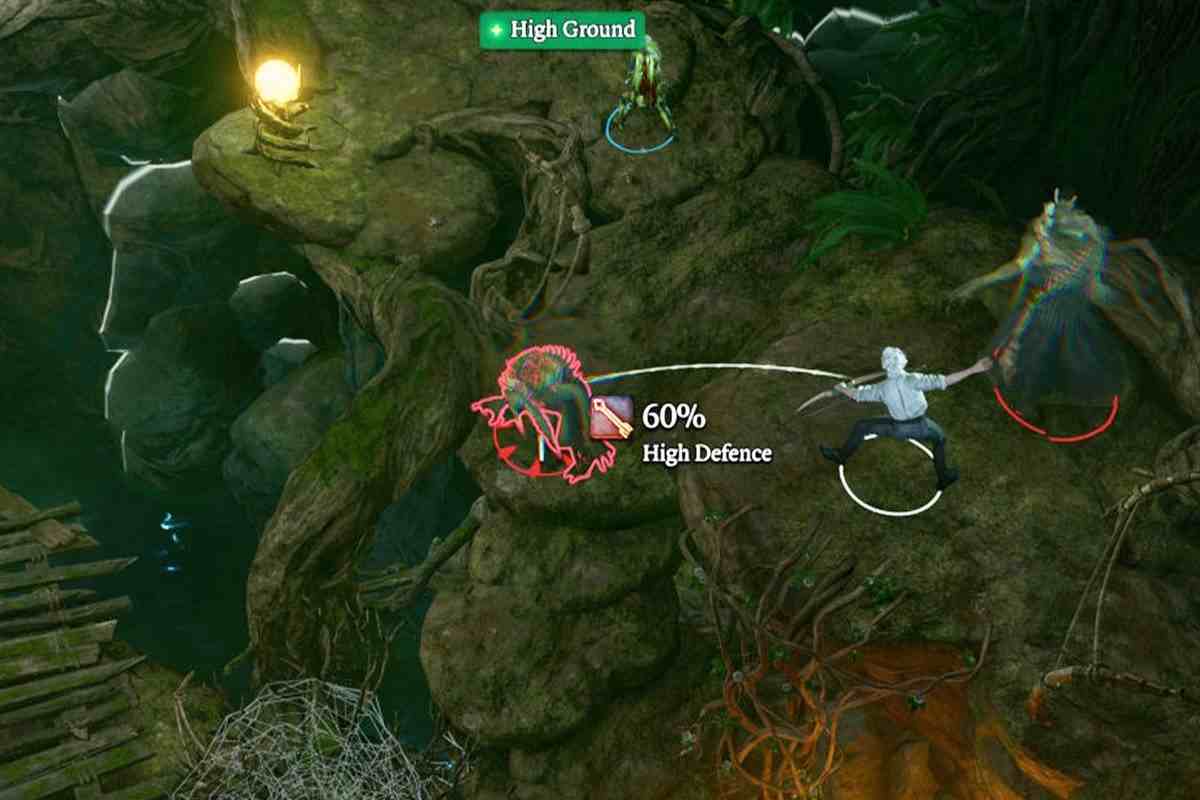This screenshot has height=800, width=1200.
Task: Attack the red-outlined enemy showing 60% hit chance
Action: 541,411
